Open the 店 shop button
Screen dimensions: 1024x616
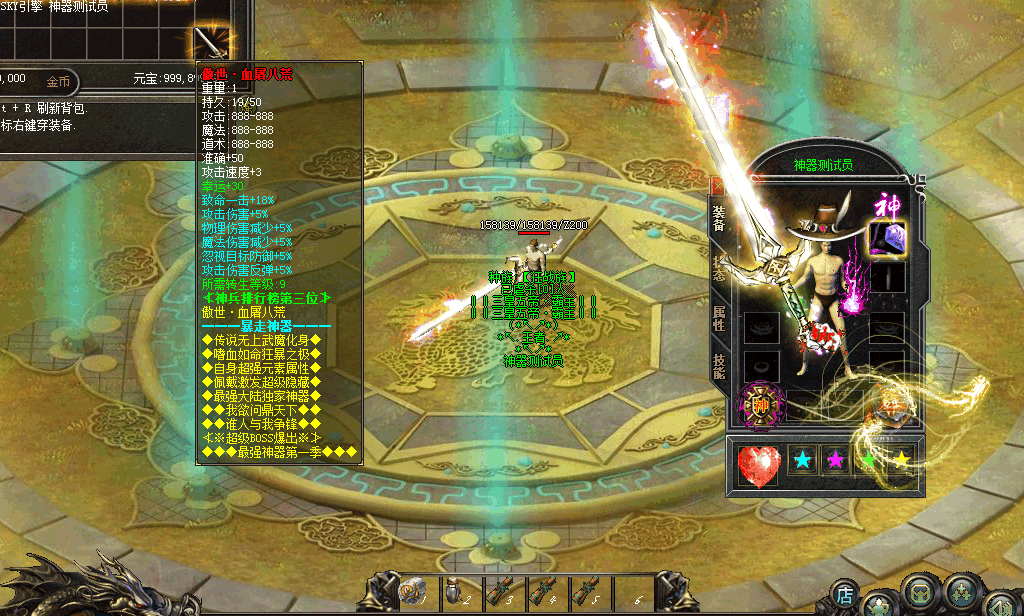click(x=845, y=595)
